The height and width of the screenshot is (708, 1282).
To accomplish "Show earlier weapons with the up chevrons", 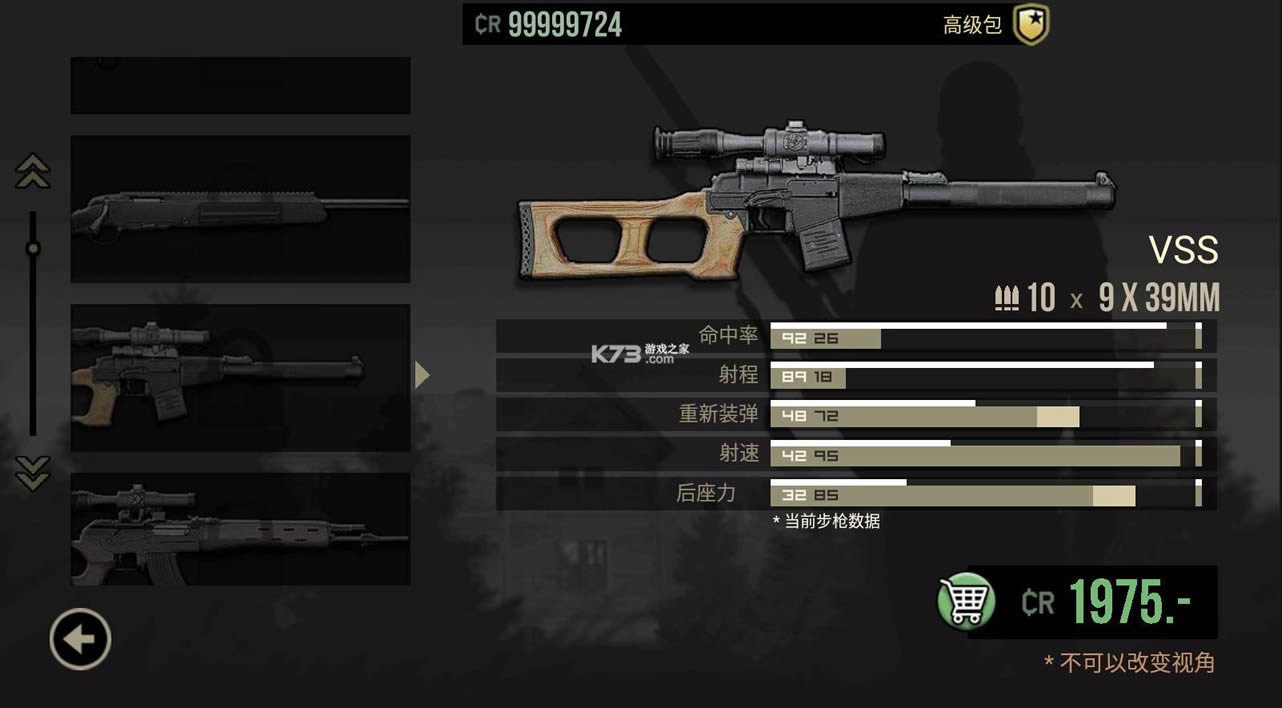I will [x=33, y=172].
